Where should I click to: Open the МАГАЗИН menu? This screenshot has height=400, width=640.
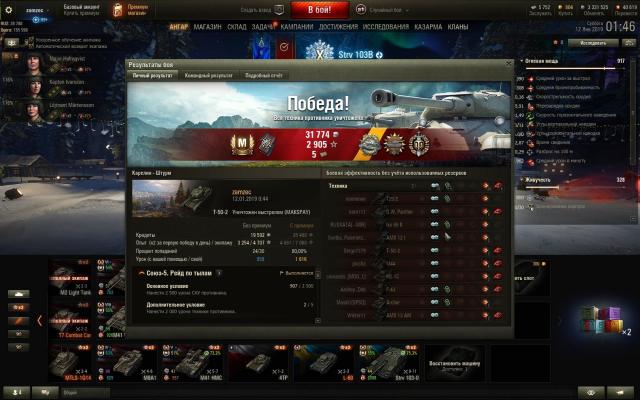pos(208,27)
